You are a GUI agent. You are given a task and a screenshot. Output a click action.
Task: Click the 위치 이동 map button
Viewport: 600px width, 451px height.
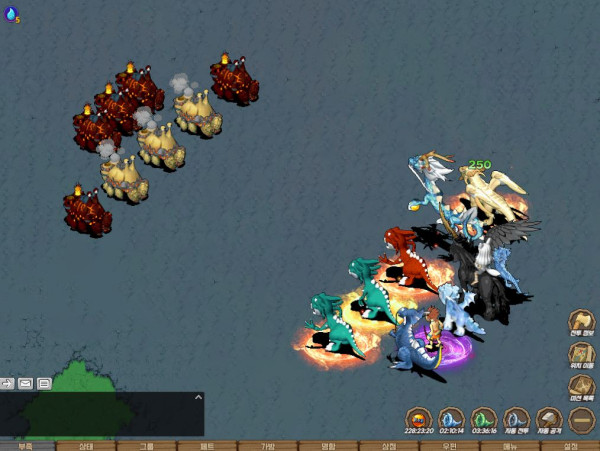[x=582, y=355]
